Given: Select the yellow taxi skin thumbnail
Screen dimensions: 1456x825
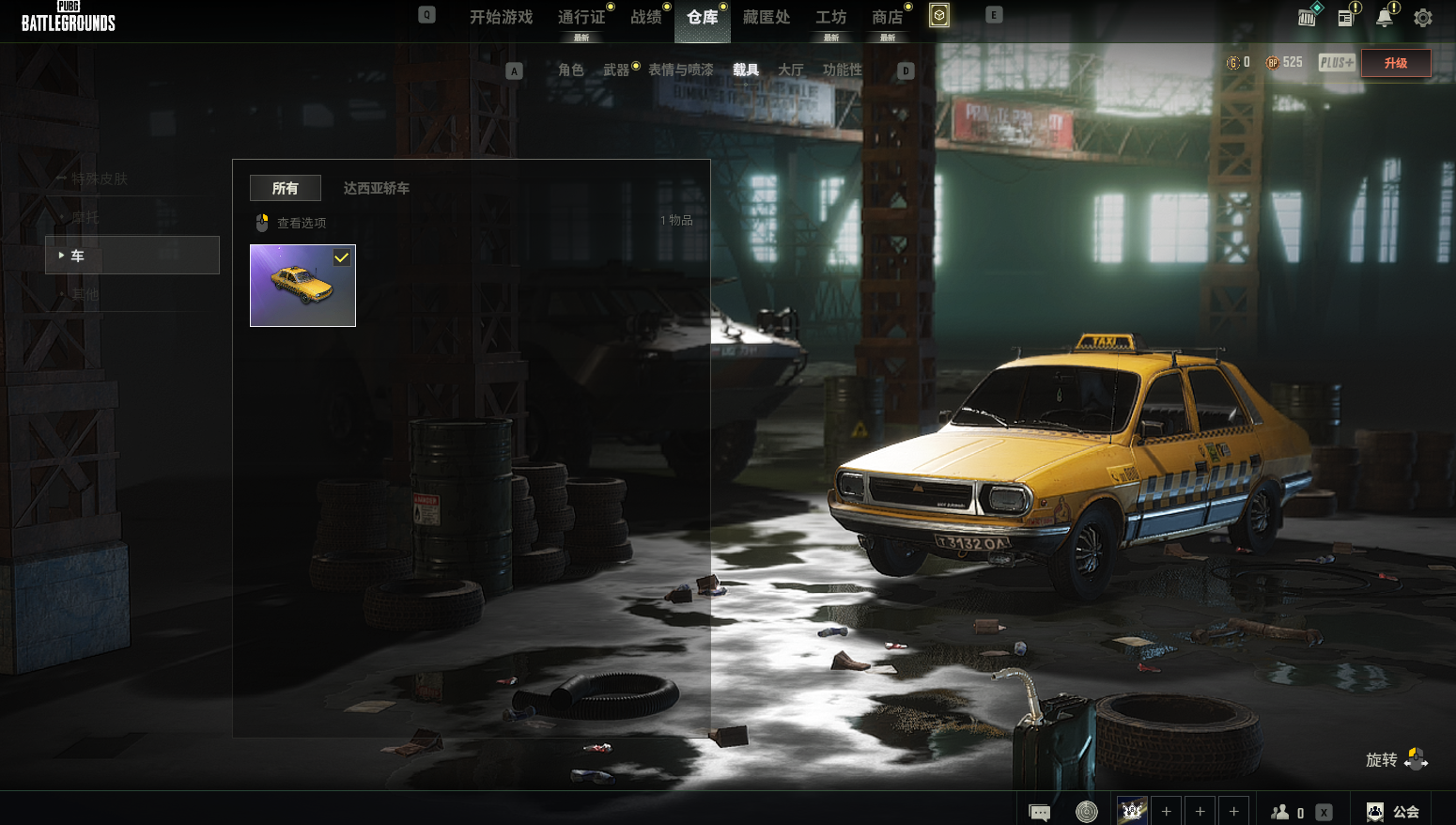Looking at the screenshot, I should coord(302,286).
